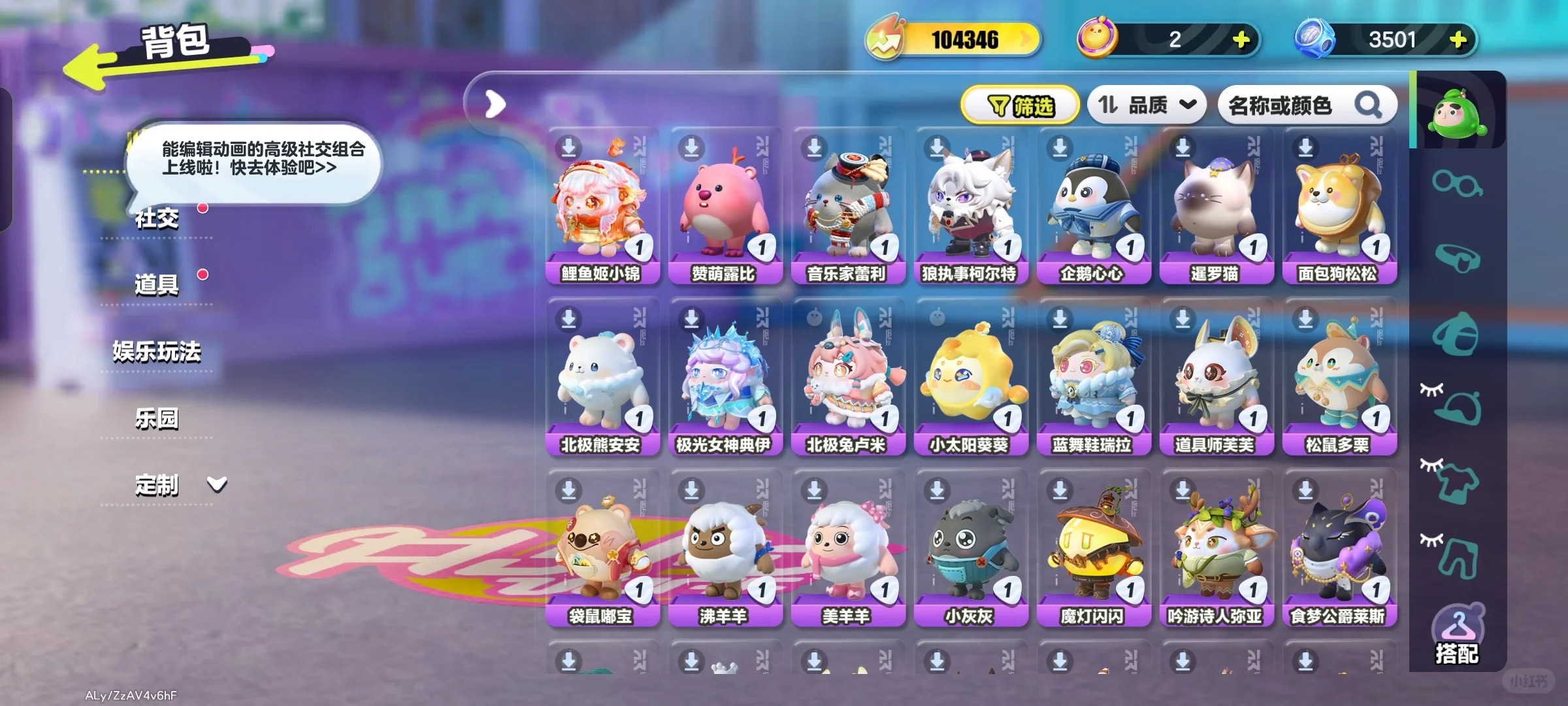Click the yellow back arrow to exit
Image resolution: width=1568 pixels, height=706 pixels.
pos(91,65)
